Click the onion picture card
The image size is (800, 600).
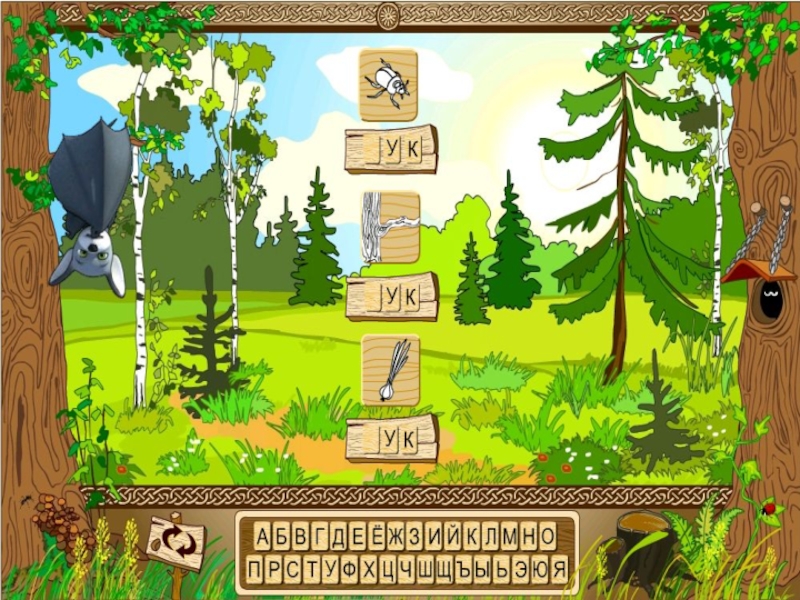[390, 370]
